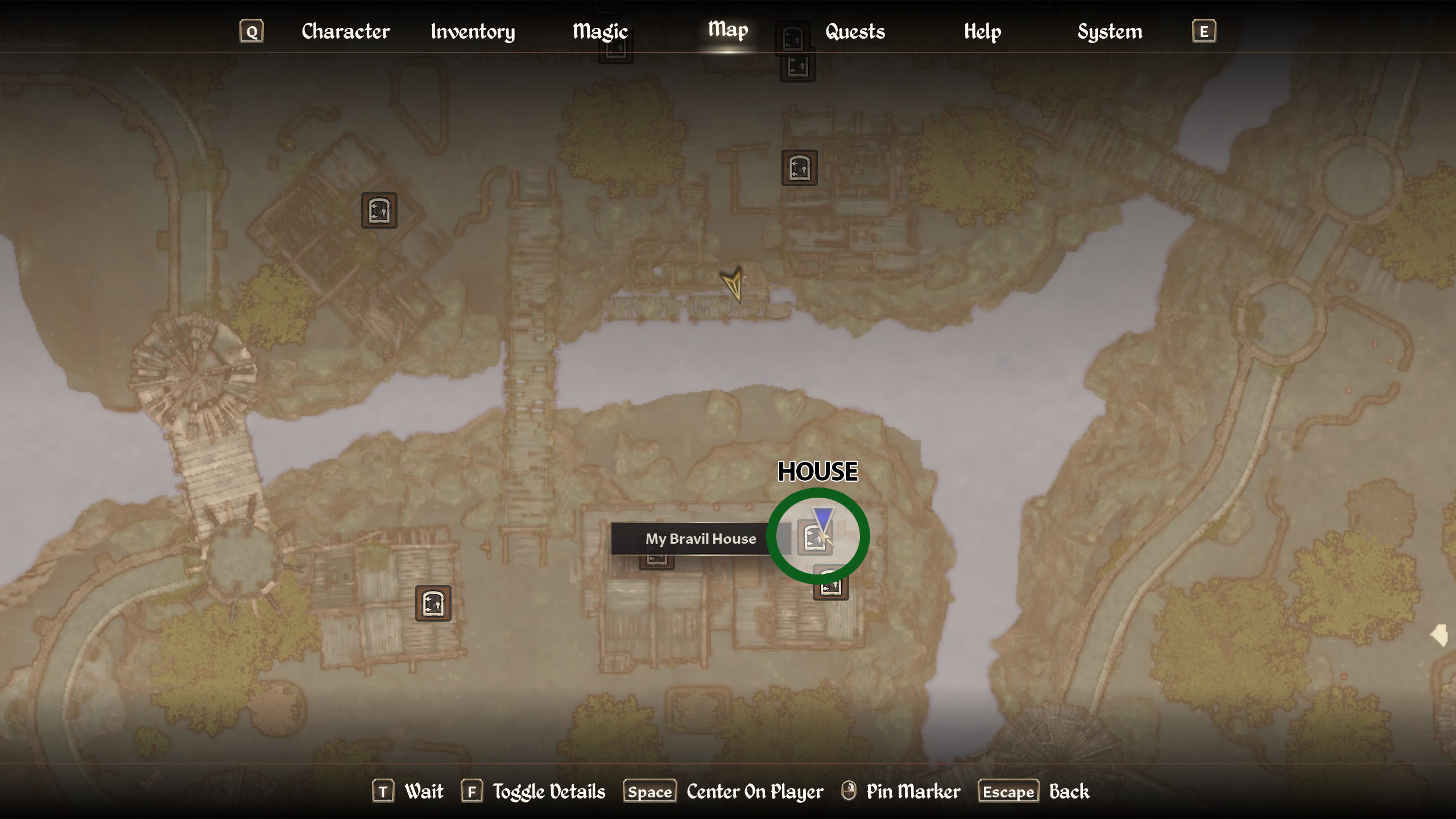Click the mouse icon beside Pin Marker

coord(848,791)
